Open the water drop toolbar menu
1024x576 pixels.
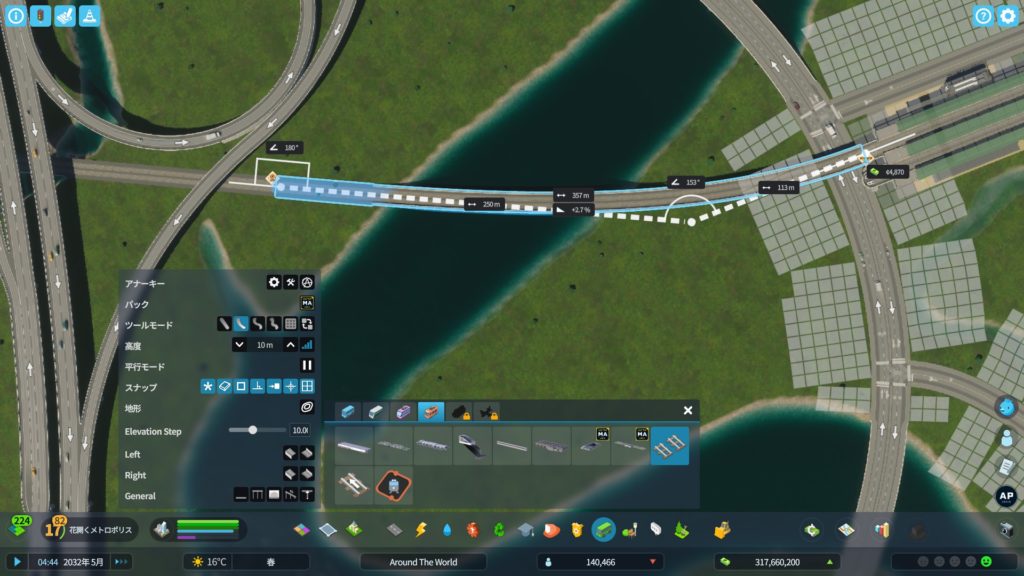point(446,529)
